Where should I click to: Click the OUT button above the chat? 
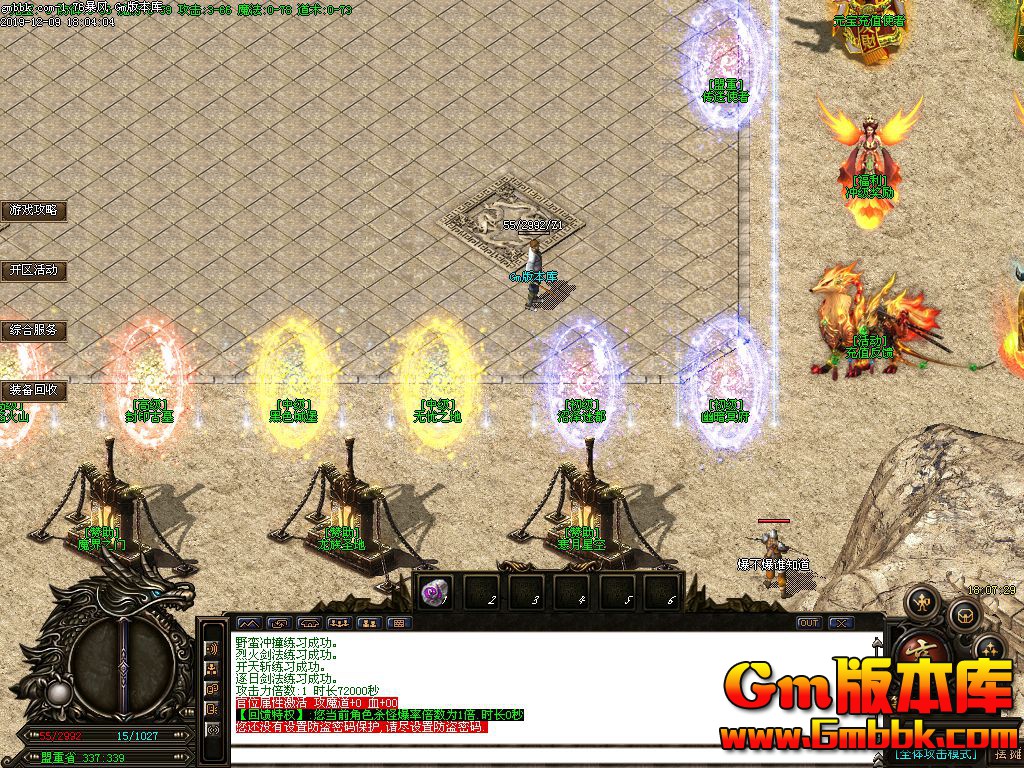[809, 623]
